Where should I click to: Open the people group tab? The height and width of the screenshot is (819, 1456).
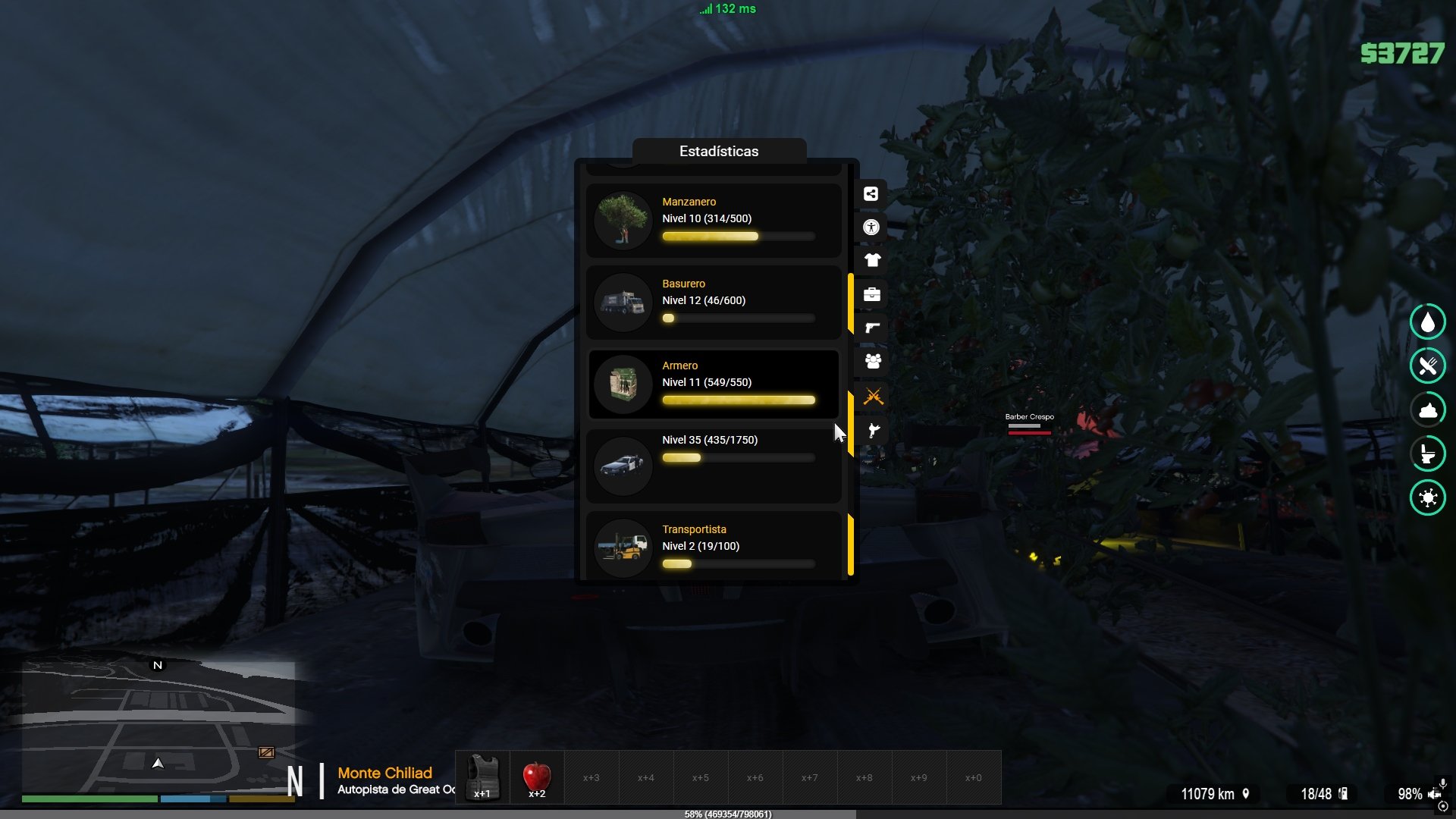point(872,362)
